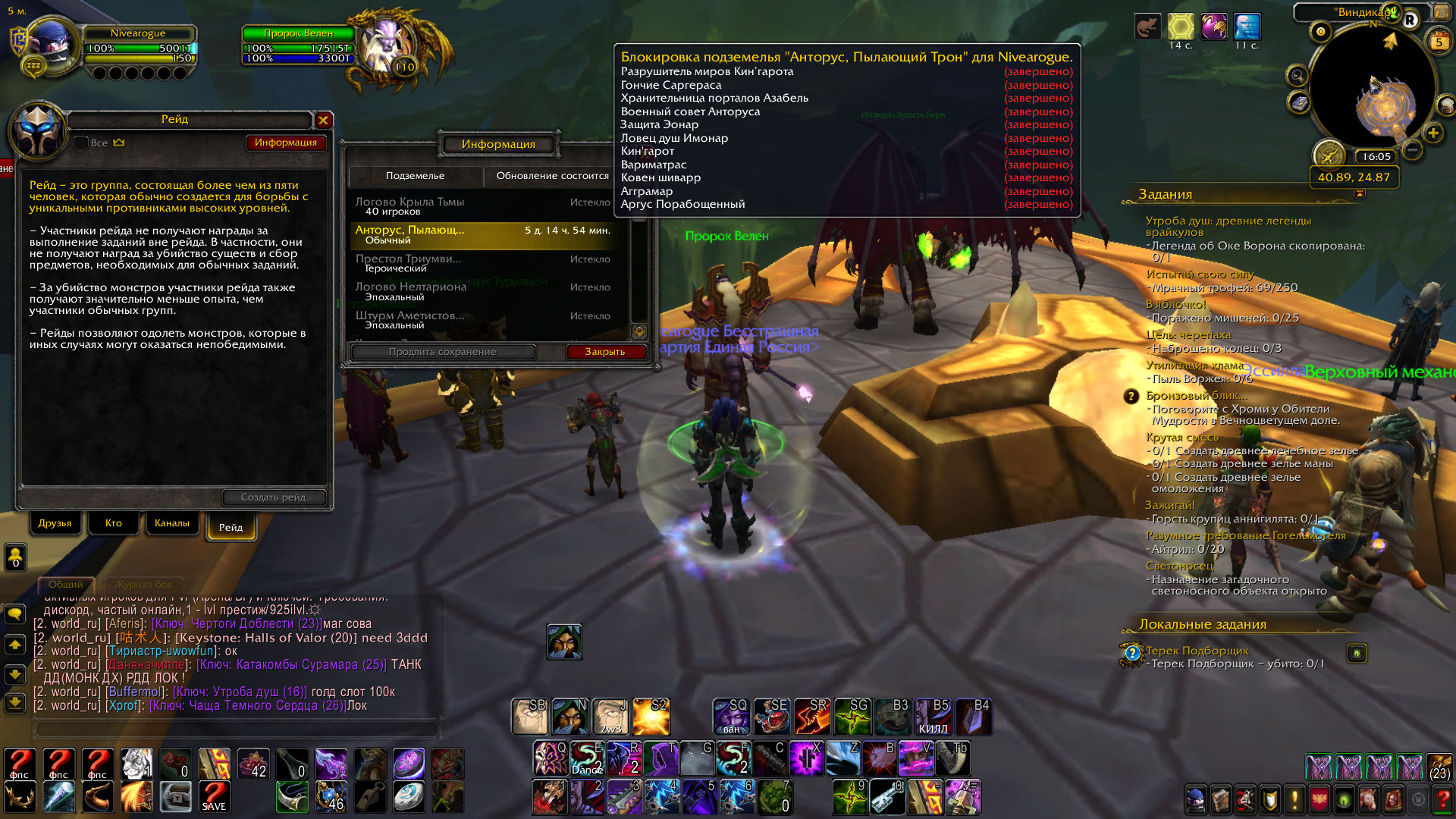Toggle the Все checkbox in the Raid window
This screenshot has height=819, width=1456.
click(82, 143)
